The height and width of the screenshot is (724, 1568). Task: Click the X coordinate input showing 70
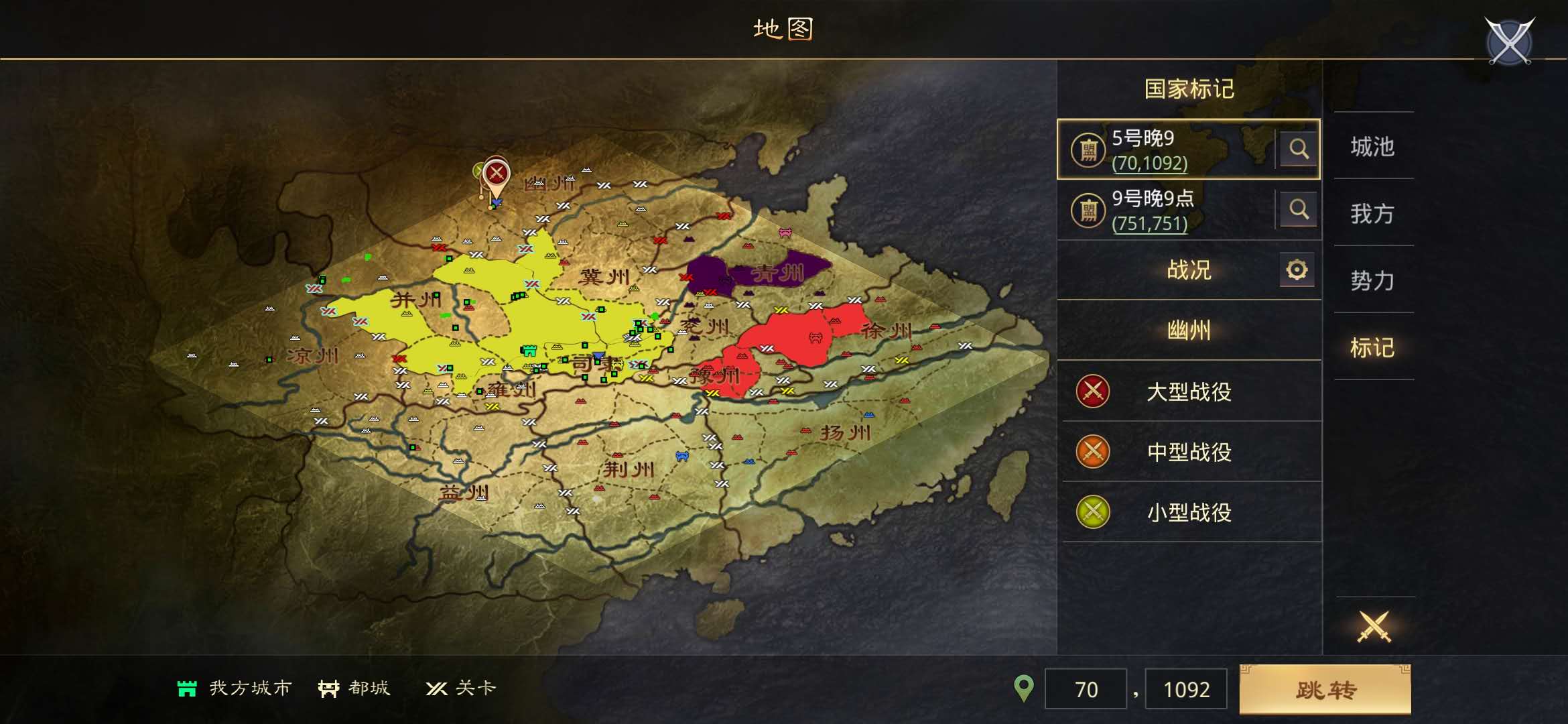coord(1086,688)
